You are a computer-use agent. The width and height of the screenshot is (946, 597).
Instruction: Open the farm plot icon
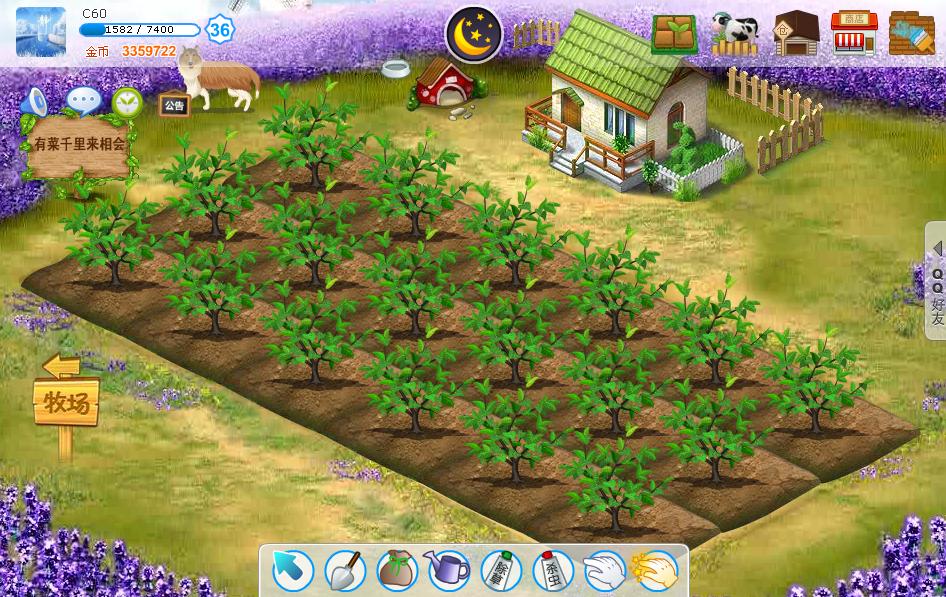point(675,34)
